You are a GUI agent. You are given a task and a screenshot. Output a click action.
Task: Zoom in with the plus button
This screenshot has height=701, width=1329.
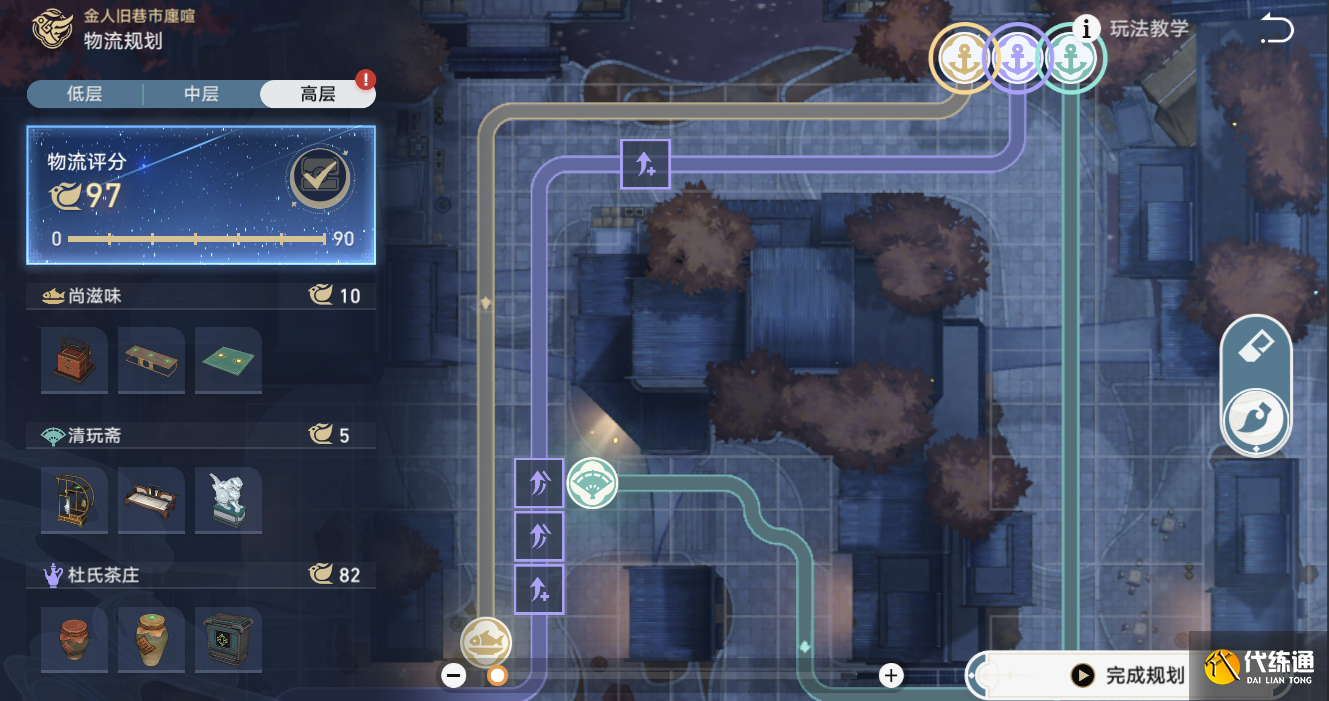coord(891,676)
